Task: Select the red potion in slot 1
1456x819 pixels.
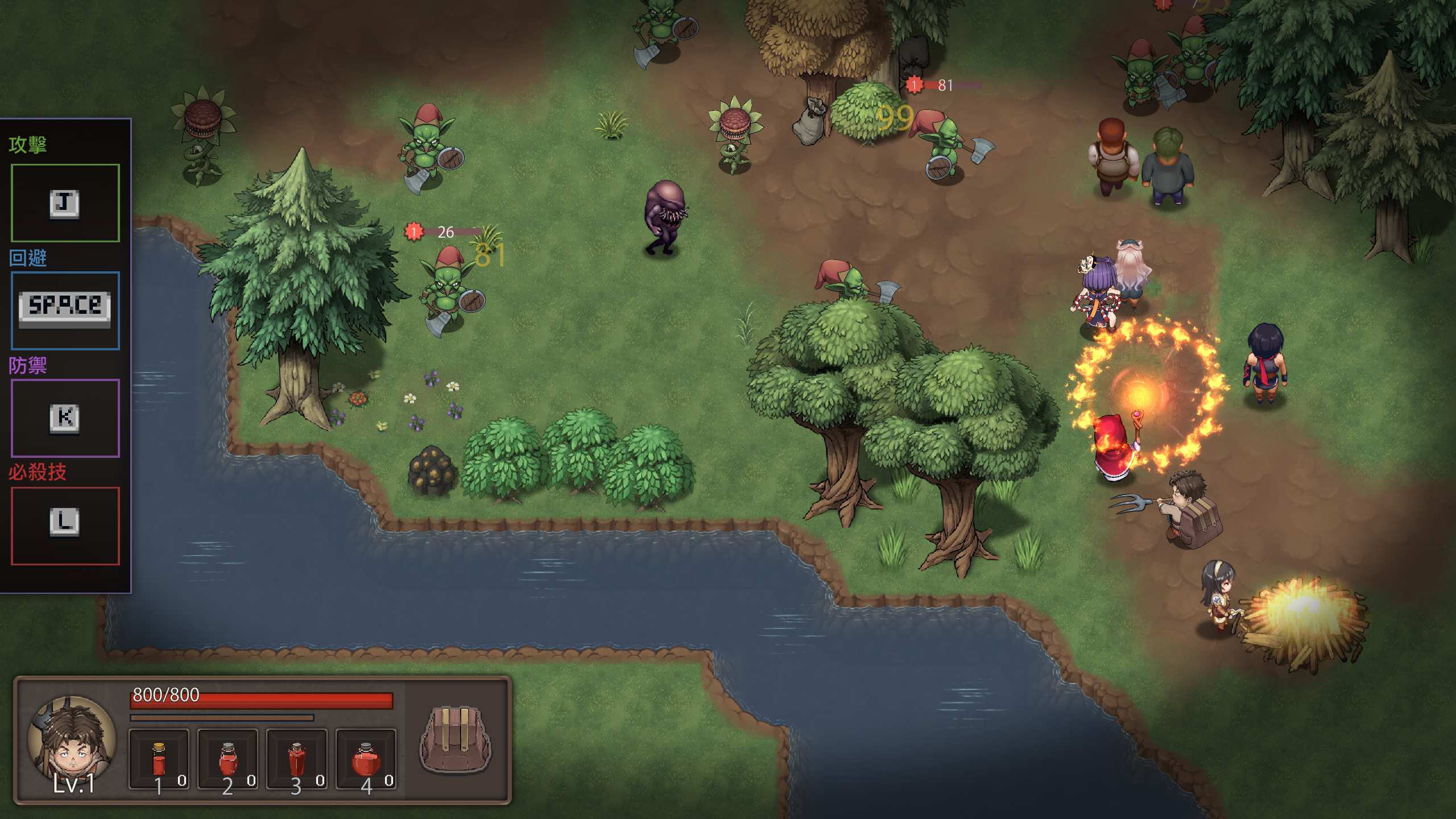Action: [160, 759]
